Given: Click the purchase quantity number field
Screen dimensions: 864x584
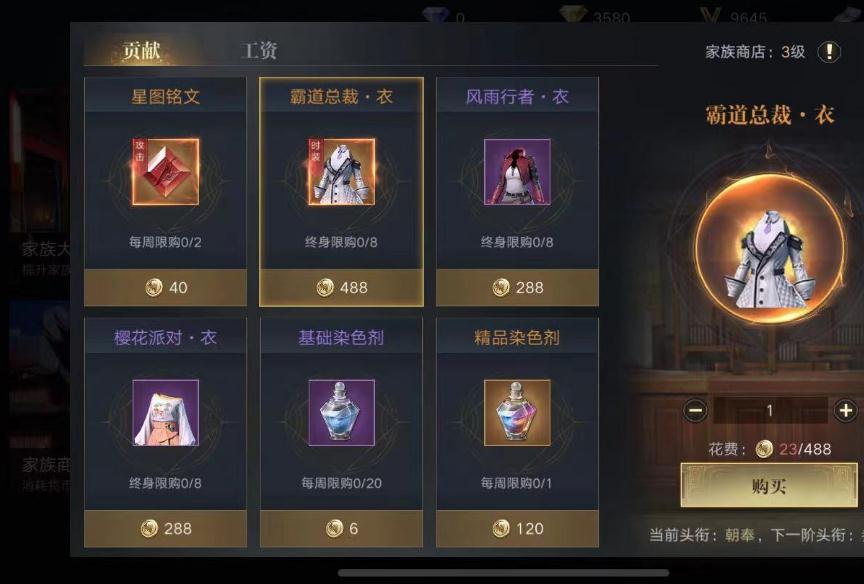Looking at the screenshot, I should [770, 410].
